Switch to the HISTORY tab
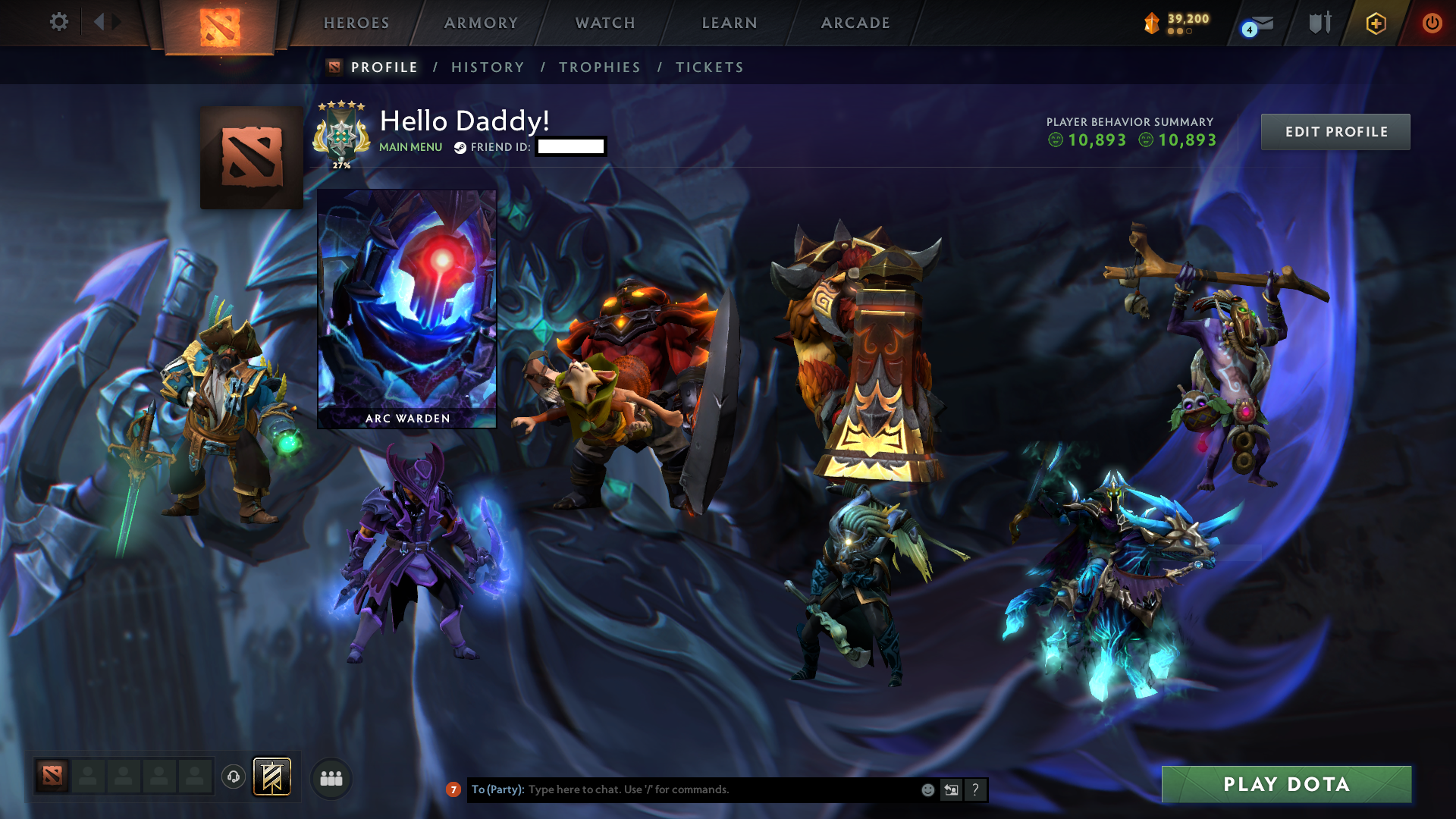 click(488, 67)
